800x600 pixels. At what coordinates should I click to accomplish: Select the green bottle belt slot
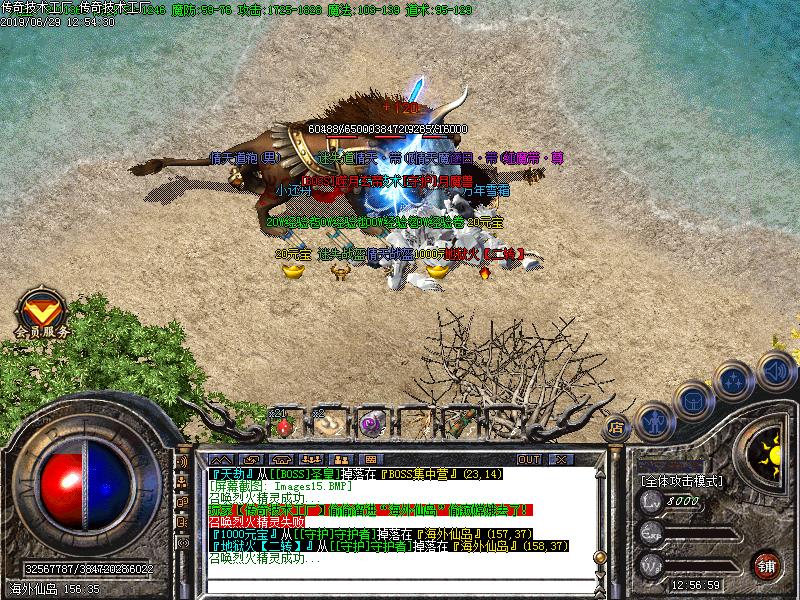click(461, 424)
